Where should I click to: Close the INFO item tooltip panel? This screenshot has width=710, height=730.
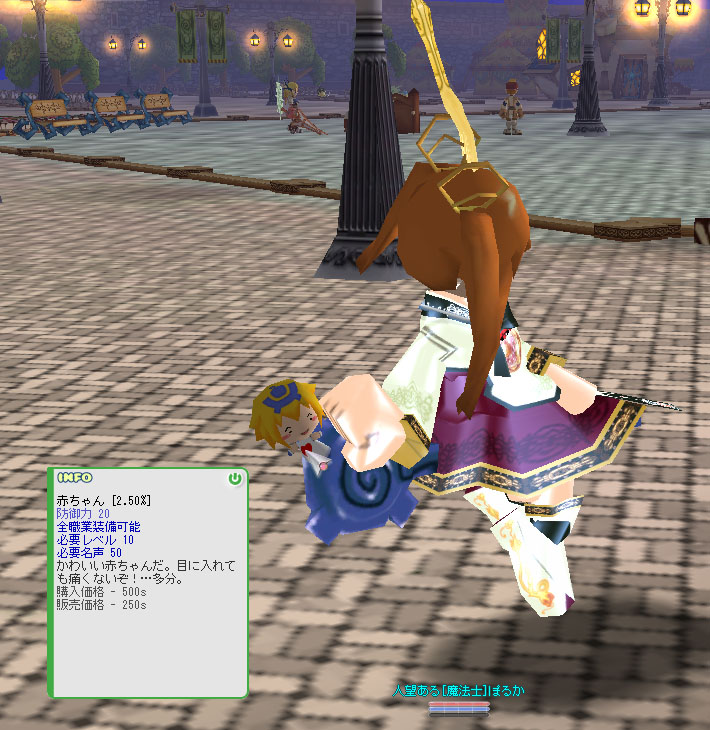235,479
